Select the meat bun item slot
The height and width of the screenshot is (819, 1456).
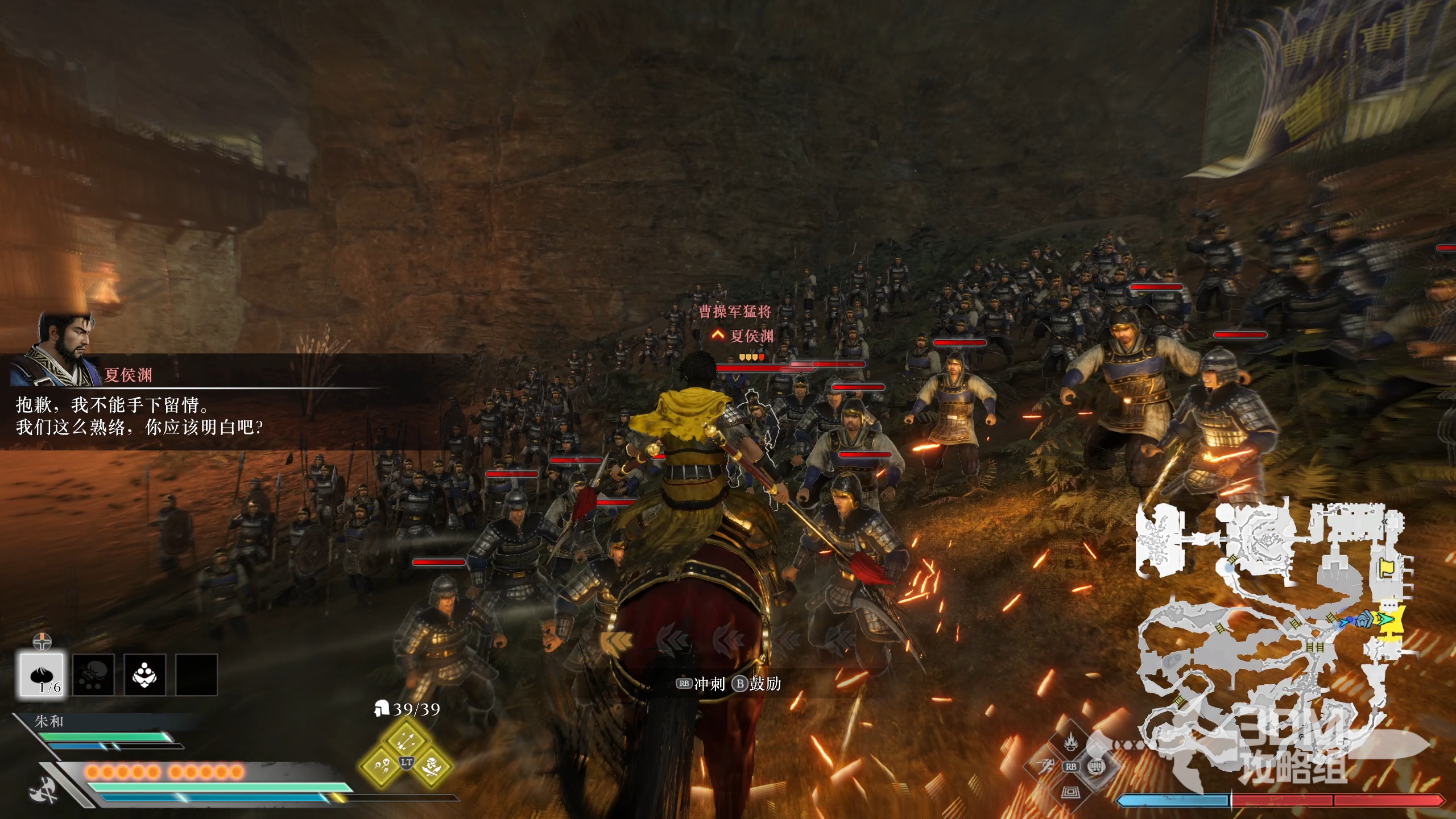(42, 675)
